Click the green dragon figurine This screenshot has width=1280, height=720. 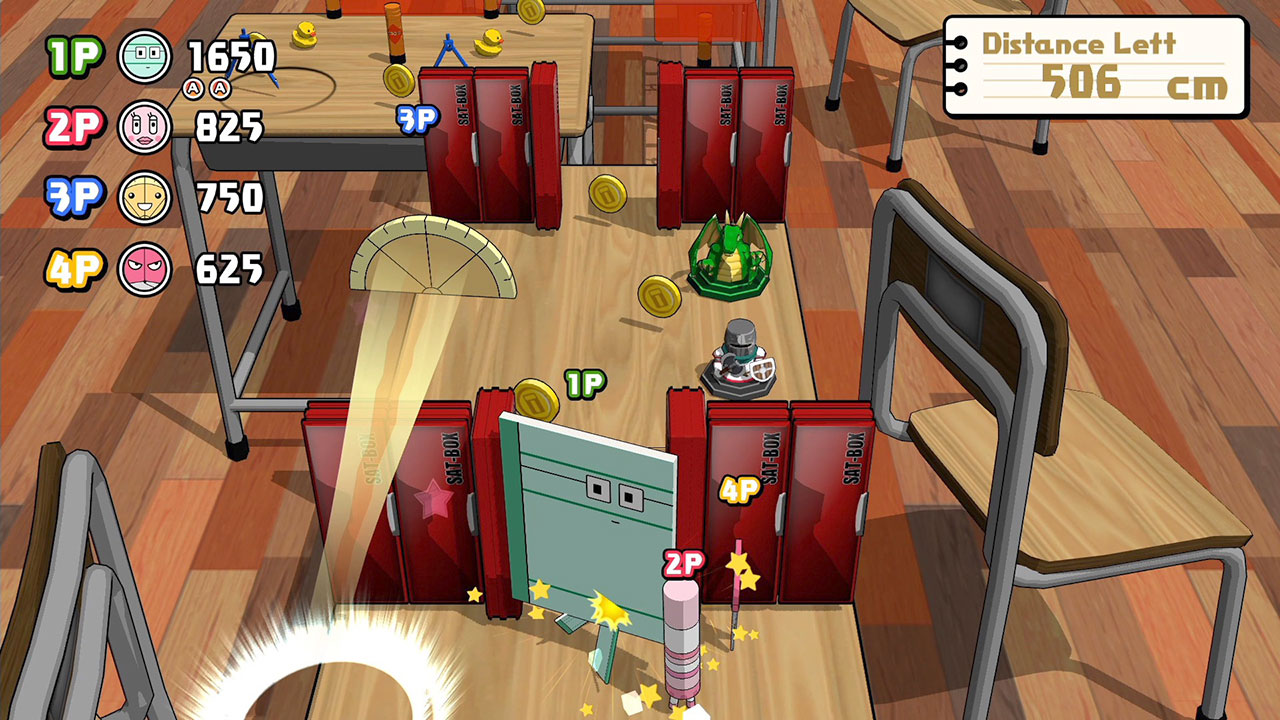point(730,255)
